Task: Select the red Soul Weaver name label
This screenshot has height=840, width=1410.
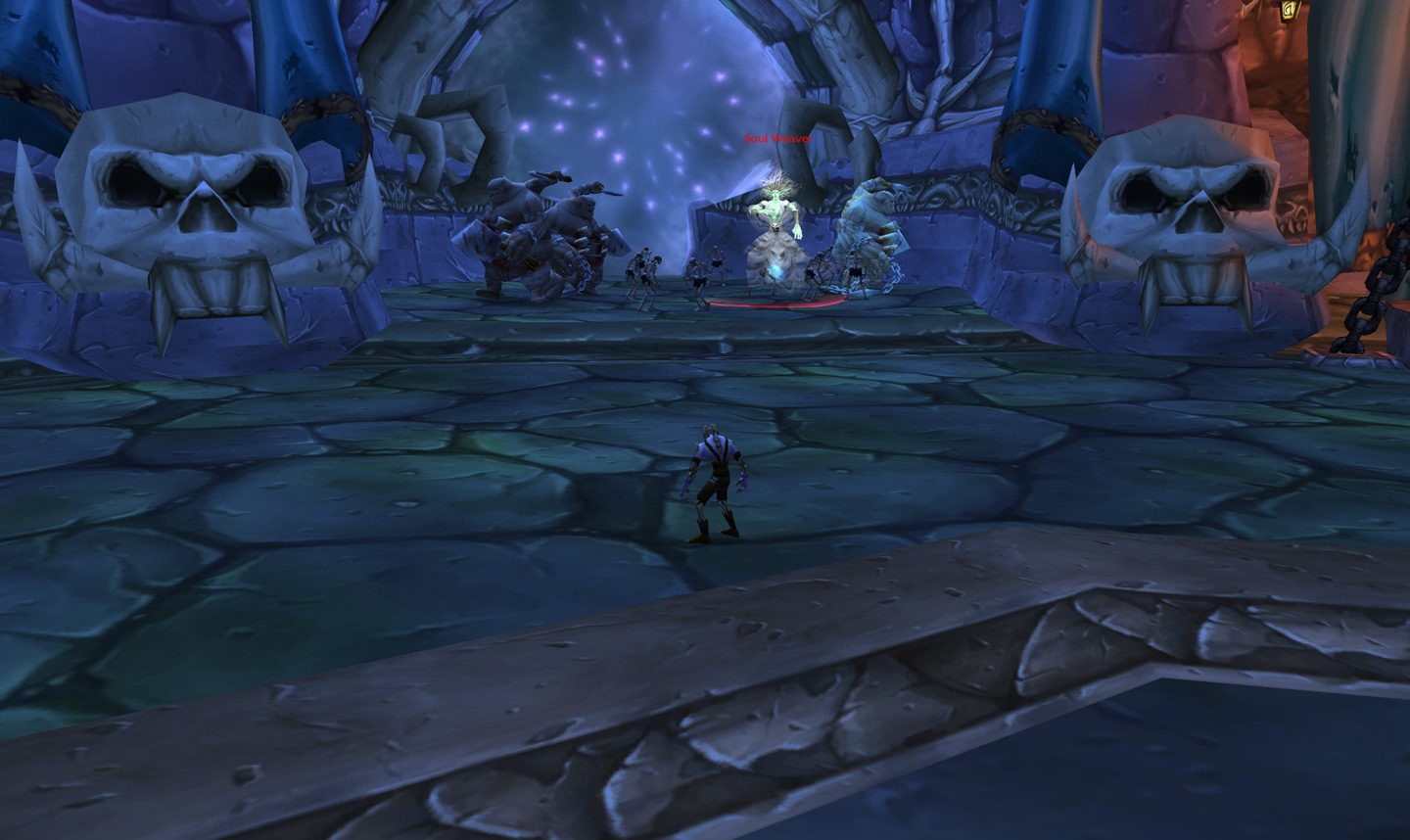Action: point(776,139)
